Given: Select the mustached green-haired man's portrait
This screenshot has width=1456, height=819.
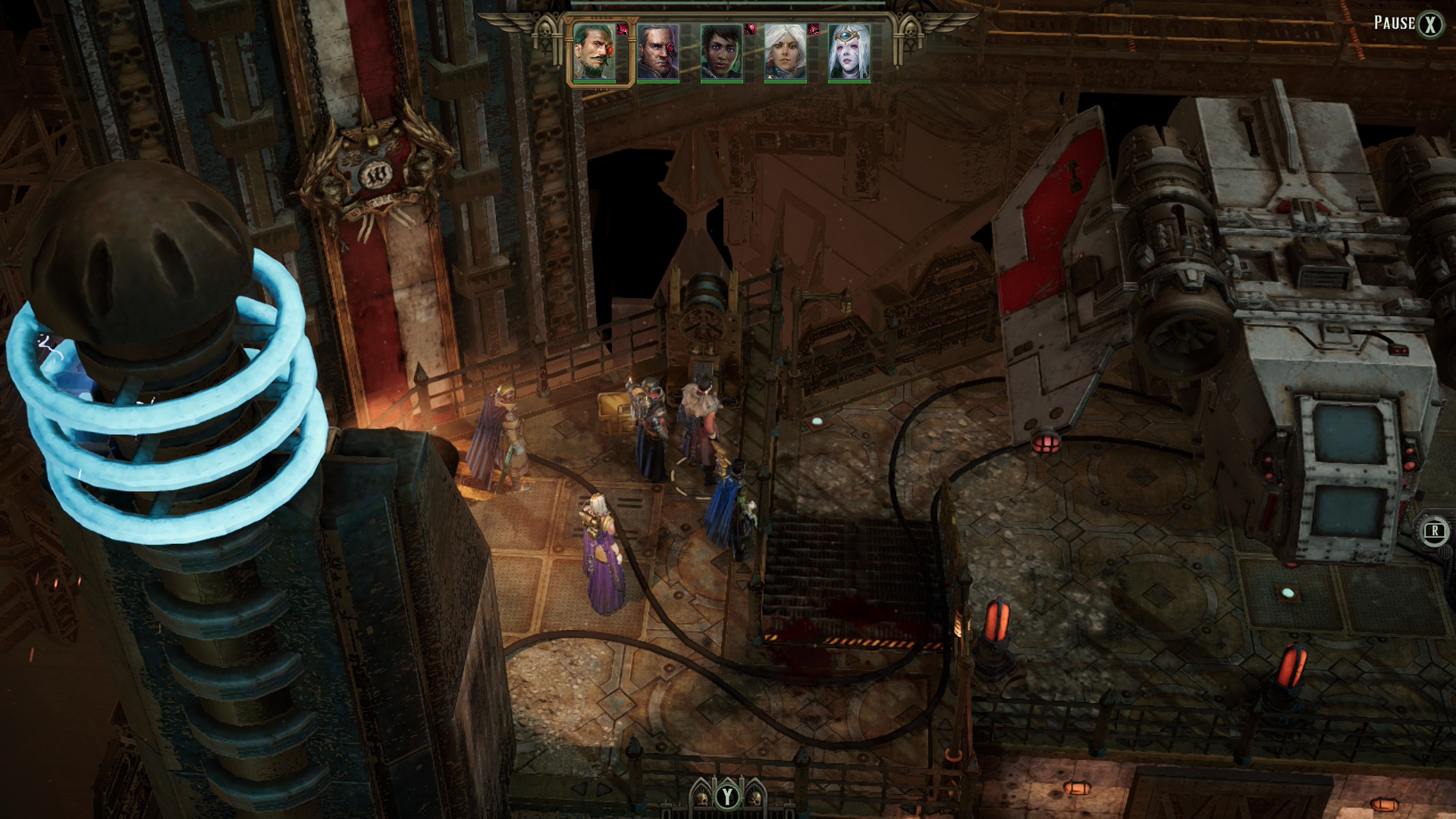Looking at the screenshot, I should [595, 52].
